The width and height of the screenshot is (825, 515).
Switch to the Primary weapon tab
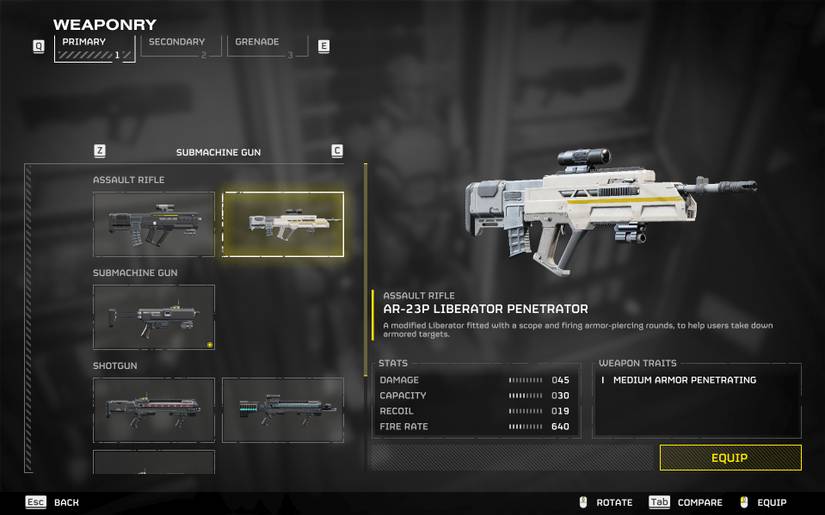pyautogui.click(x=94, y=47)
